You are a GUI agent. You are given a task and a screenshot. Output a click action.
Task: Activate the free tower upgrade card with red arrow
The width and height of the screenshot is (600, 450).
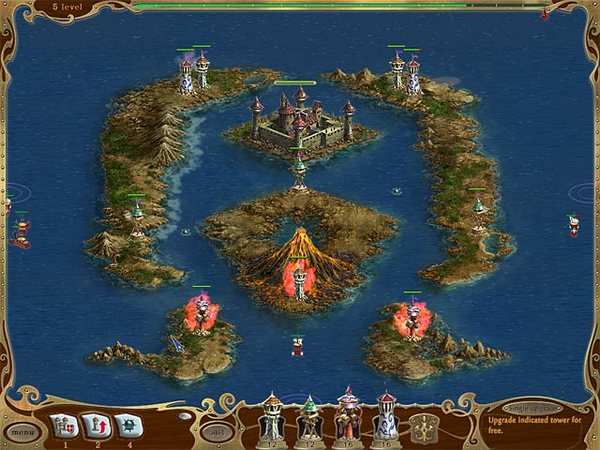pos(95,426)
